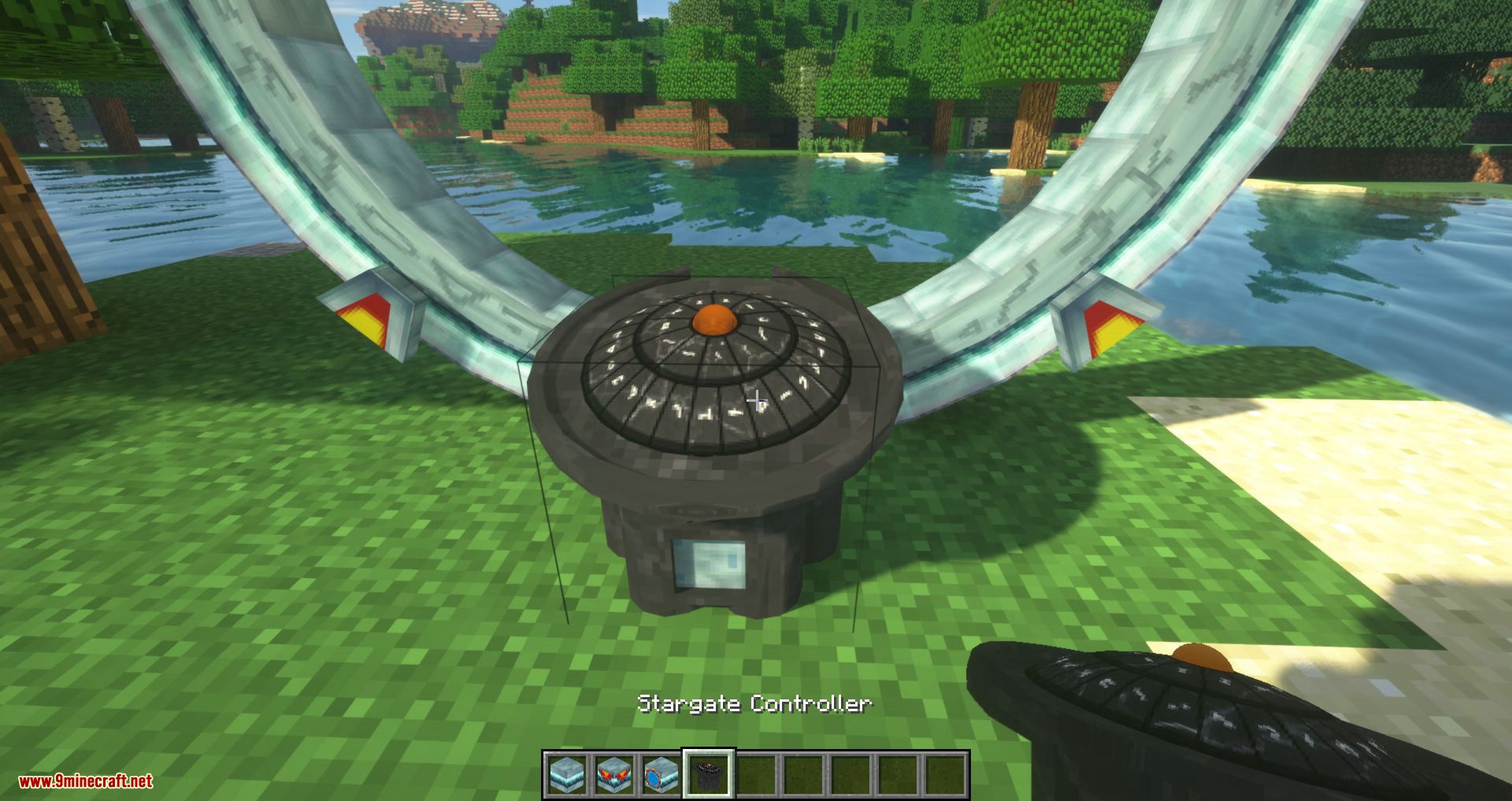This screenshot has height=801, width=1512.
Task: Click the crosshair at screen center
Action: tap(758, 400)
